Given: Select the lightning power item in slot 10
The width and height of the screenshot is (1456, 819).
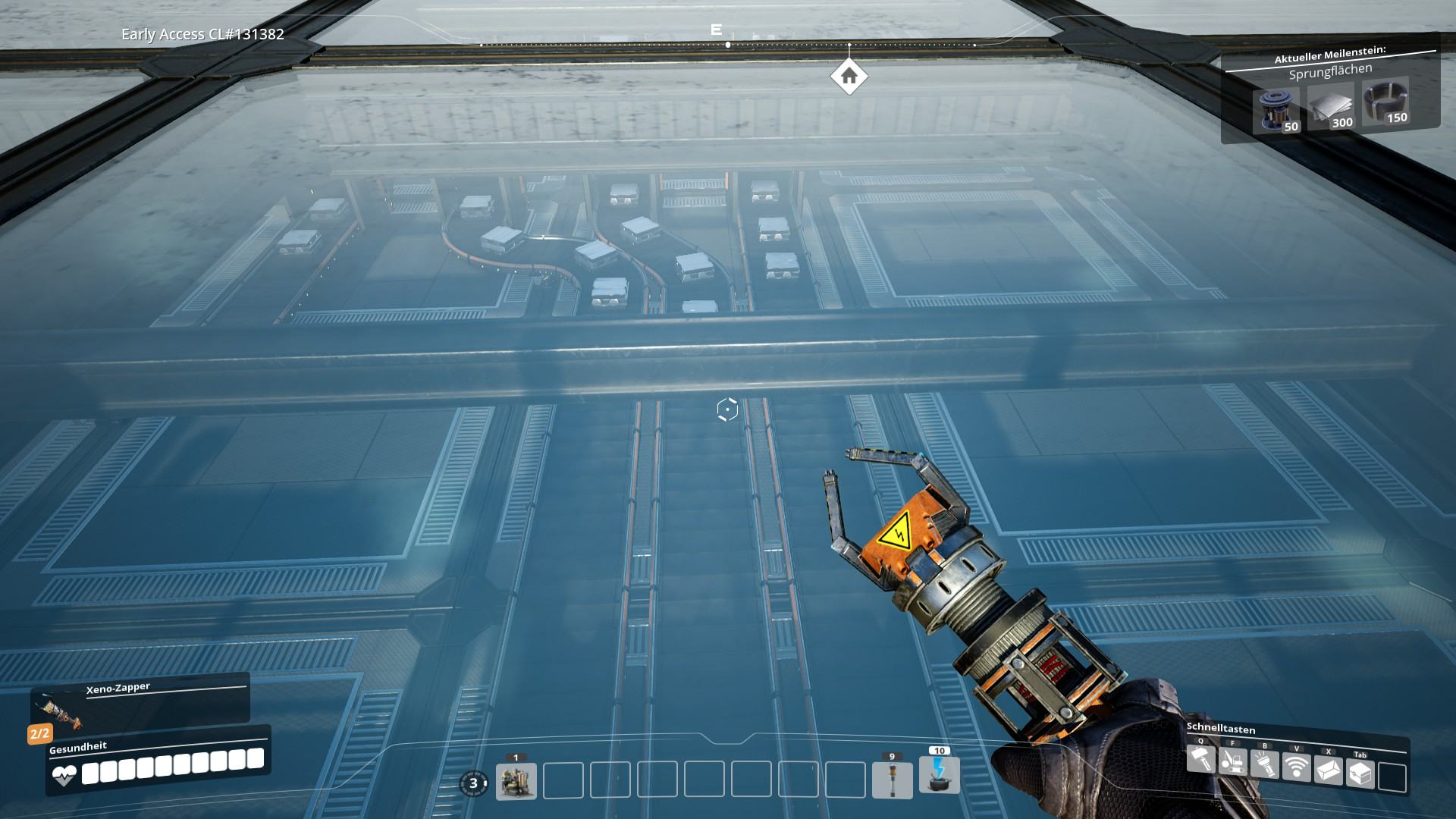Looking at the screenshot, I should pos(939,775).
